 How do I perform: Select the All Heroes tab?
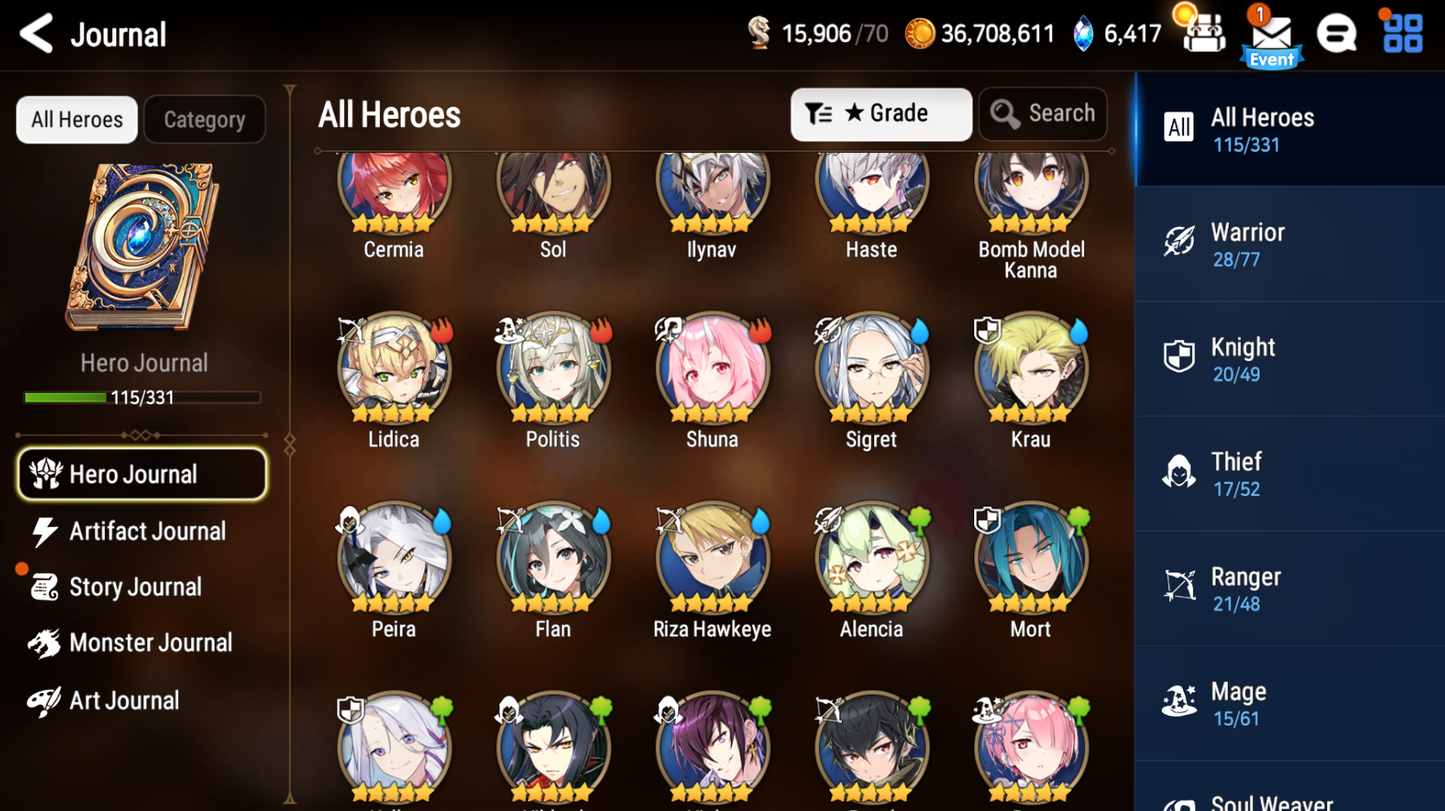coord(76,119)
